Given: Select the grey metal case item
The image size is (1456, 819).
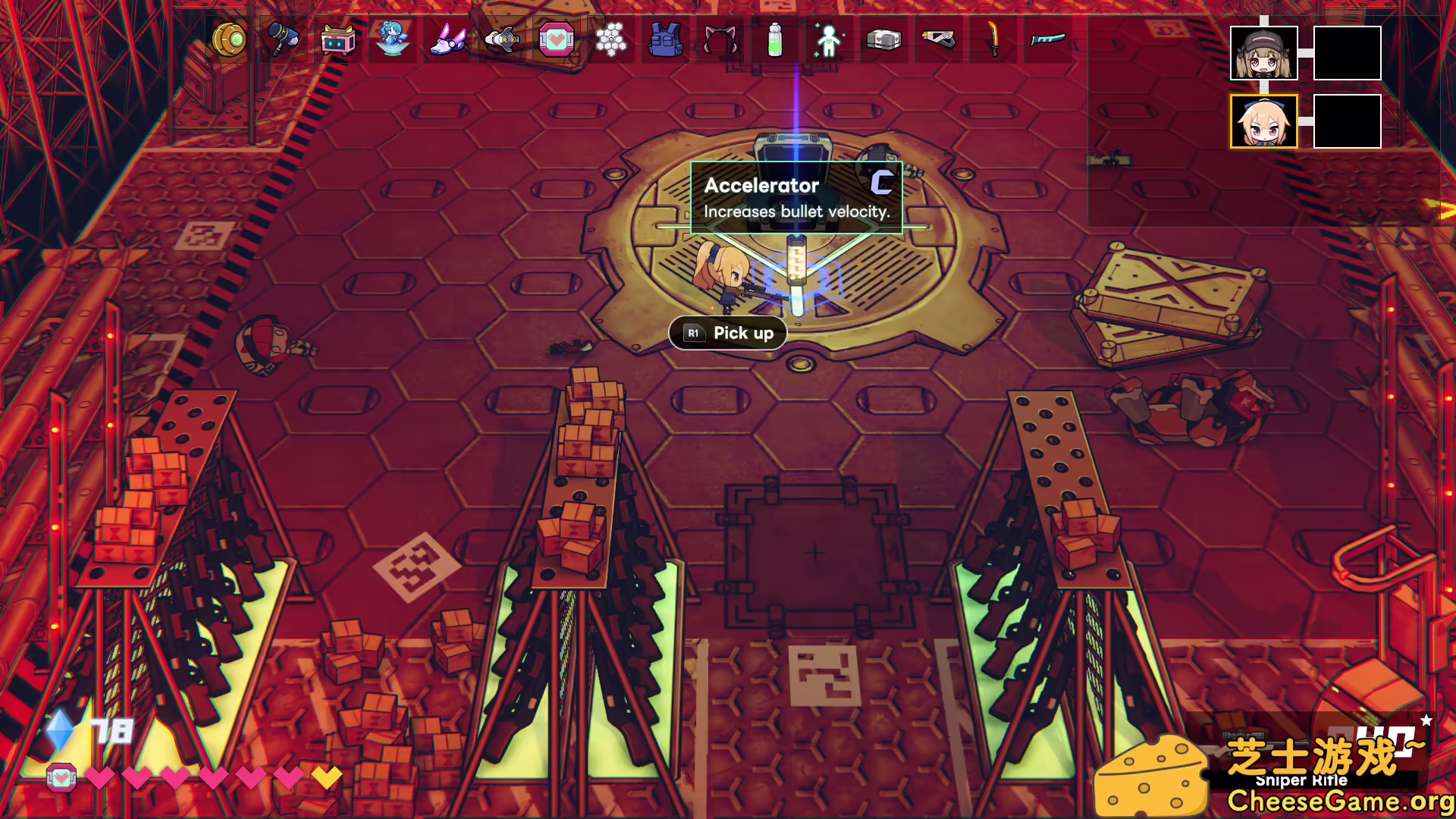Looking at the screenshot, I should tap(883, 39).
